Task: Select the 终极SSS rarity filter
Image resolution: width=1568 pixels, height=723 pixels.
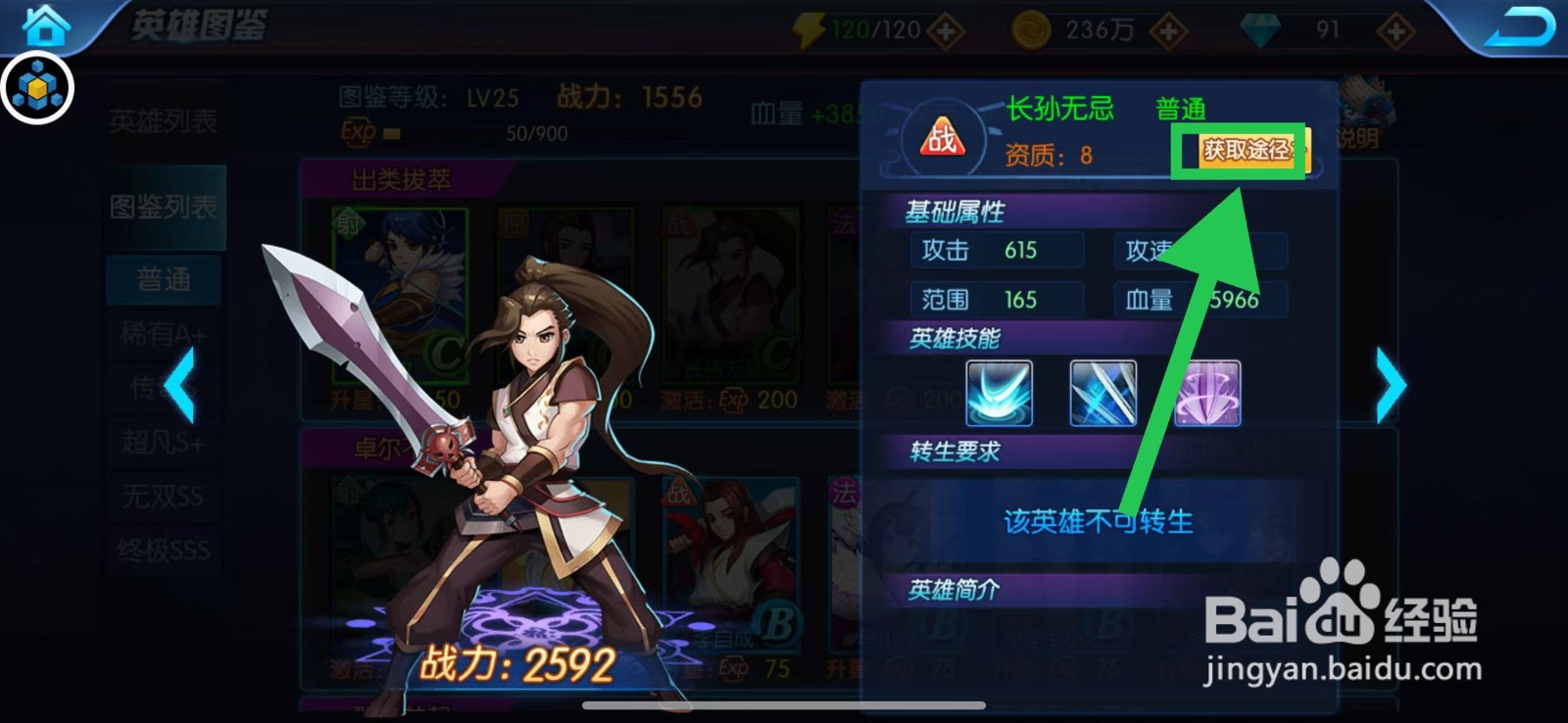Action: coord(162,550)
